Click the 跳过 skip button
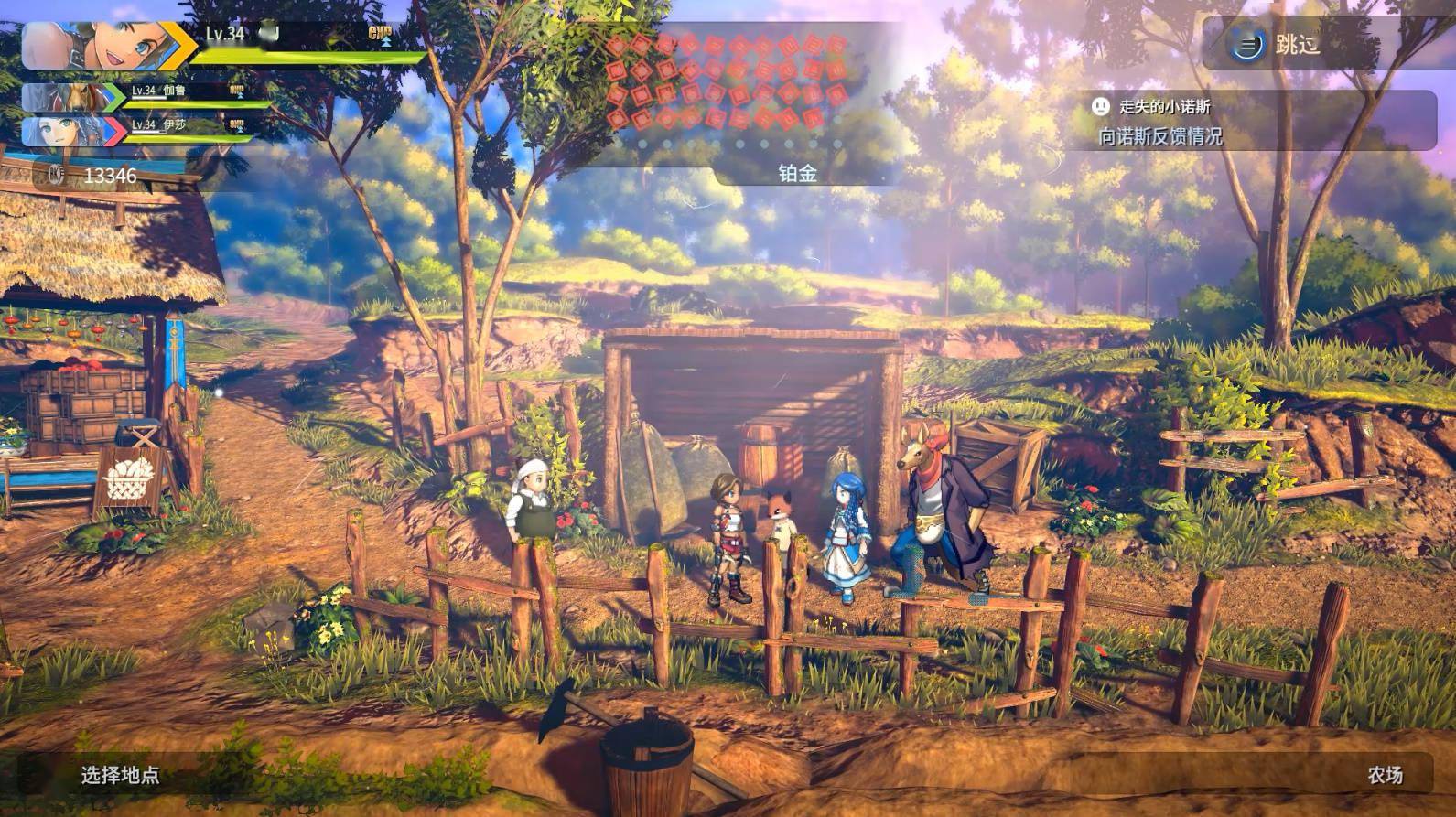Image resolution: width=1456 pixels, height=817 pixels. click(x=1281, y=43)
